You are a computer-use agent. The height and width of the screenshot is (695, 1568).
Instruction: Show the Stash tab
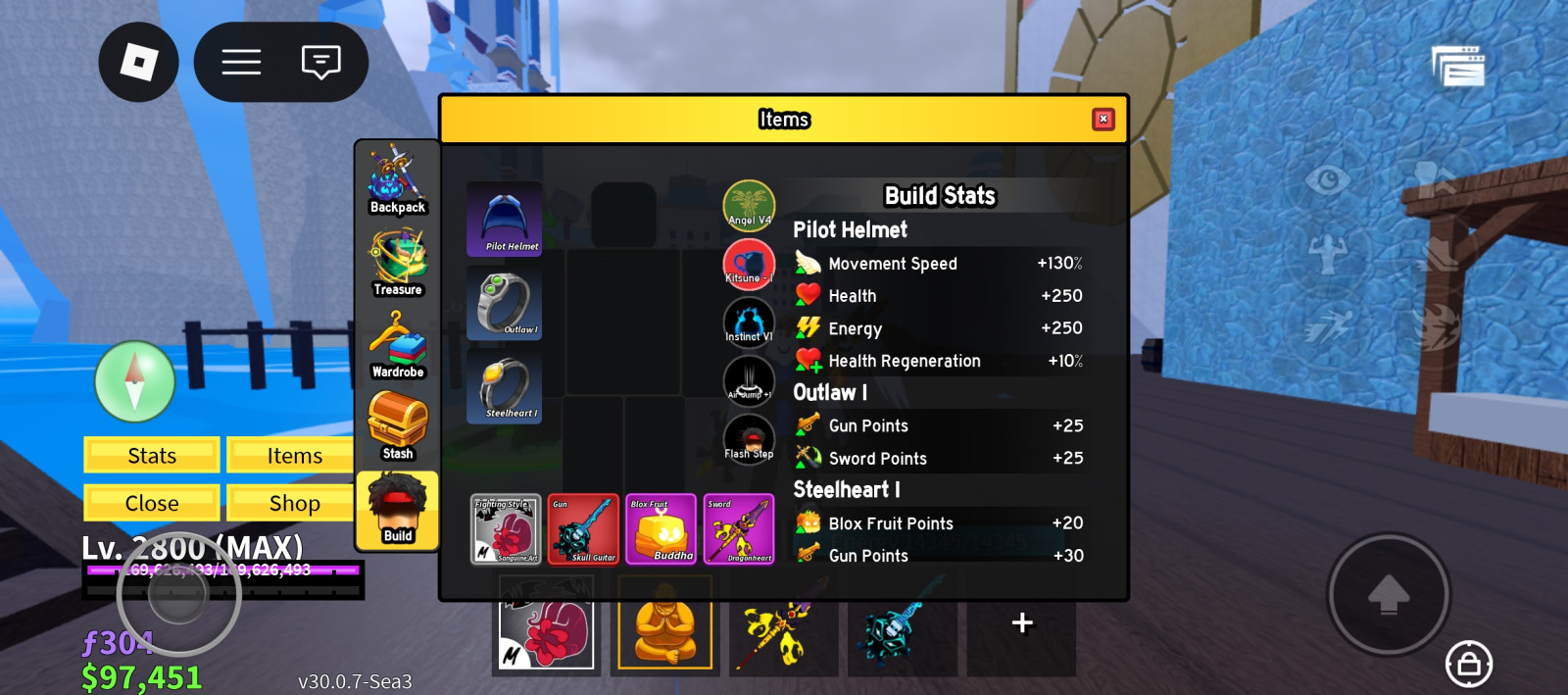pos(397,426)
